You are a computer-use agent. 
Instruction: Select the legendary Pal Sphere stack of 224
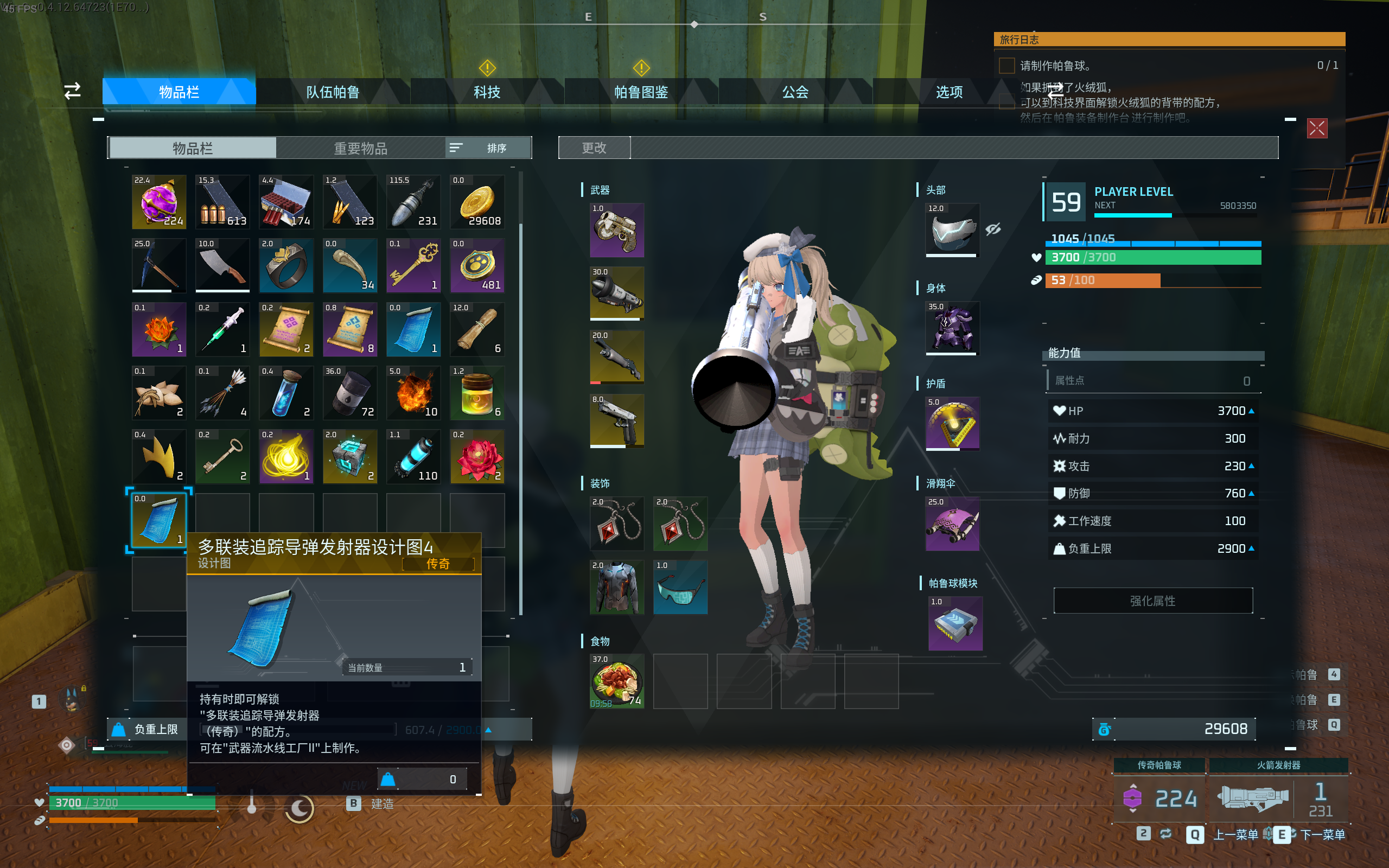pos(159,202)
